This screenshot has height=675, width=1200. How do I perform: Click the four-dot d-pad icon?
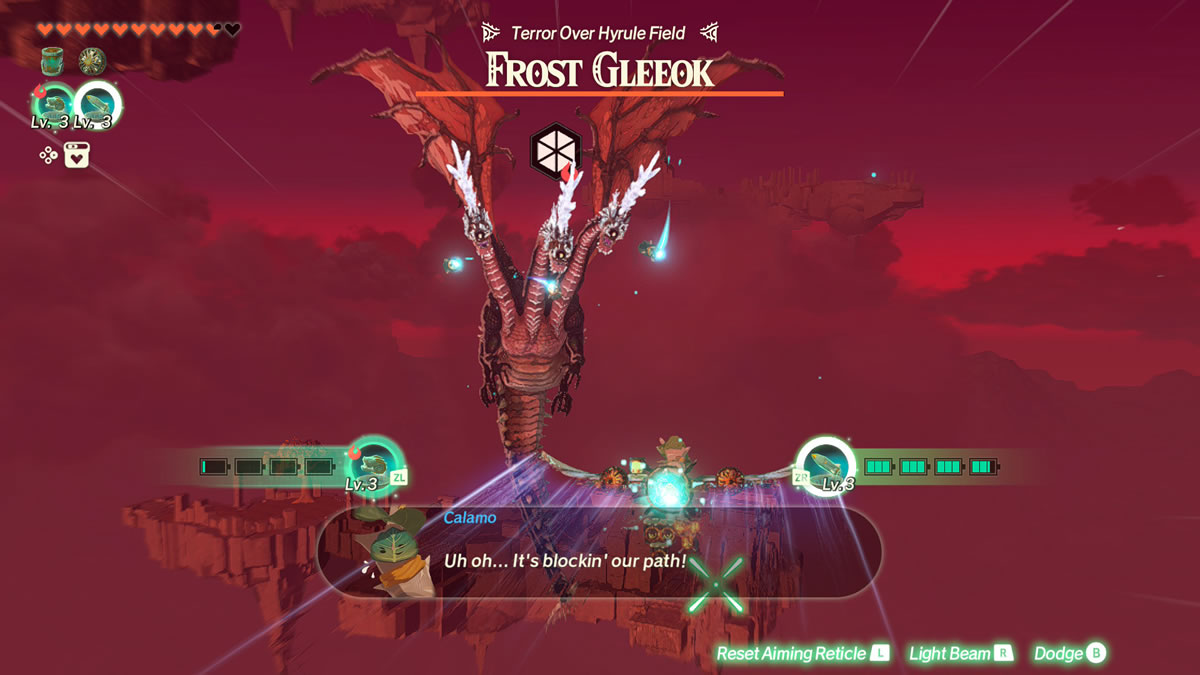(x=48, y=155)
